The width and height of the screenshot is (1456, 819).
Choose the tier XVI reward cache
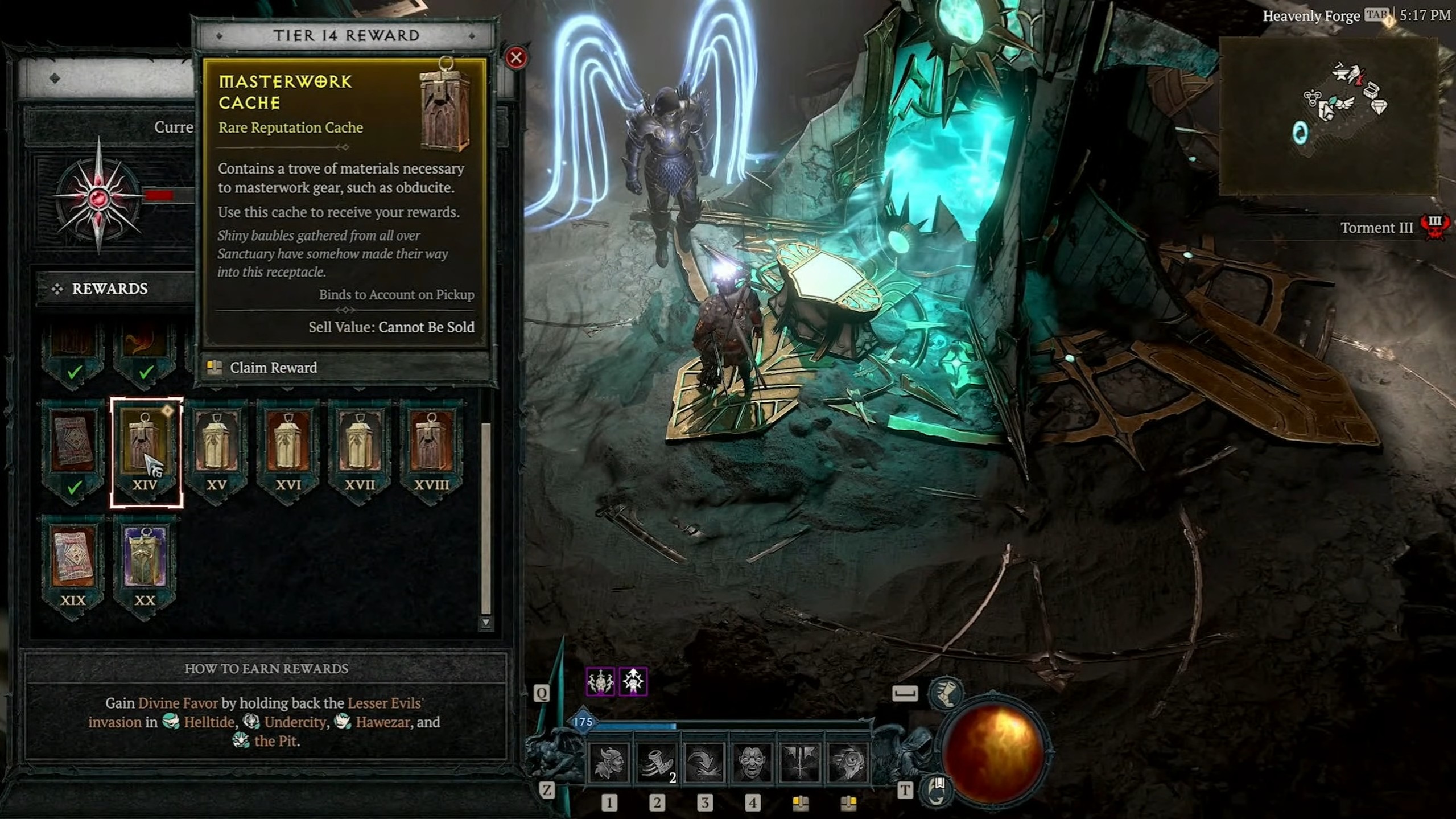pyautogui.click(x=288, y=450)
